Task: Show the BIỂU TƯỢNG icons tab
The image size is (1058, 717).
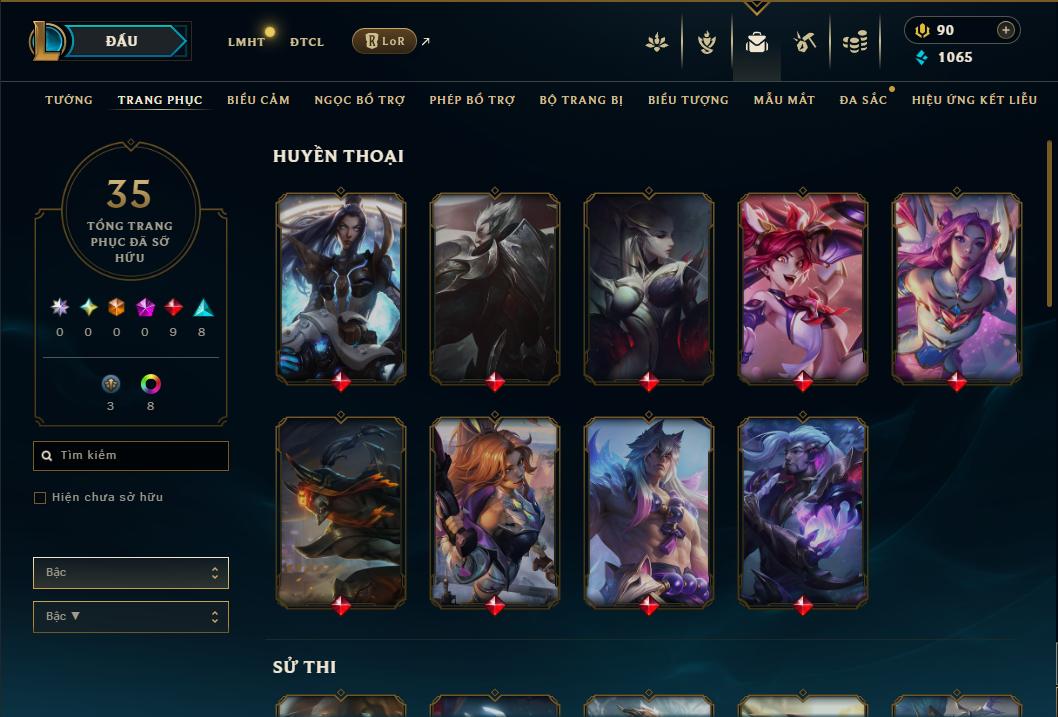Action: (x=688, y=100)
